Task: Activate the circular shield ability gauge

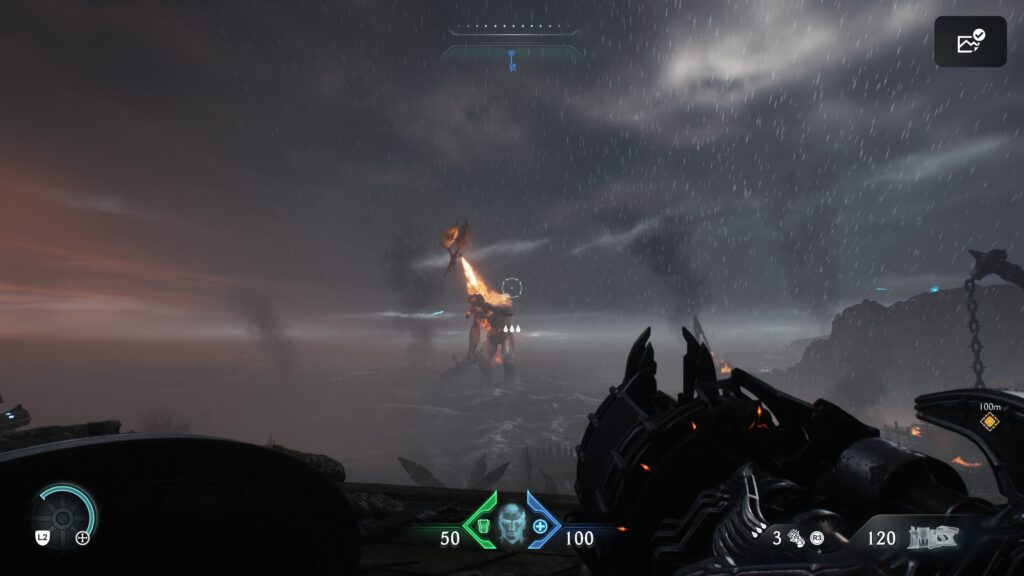Action: coord(62,515)
